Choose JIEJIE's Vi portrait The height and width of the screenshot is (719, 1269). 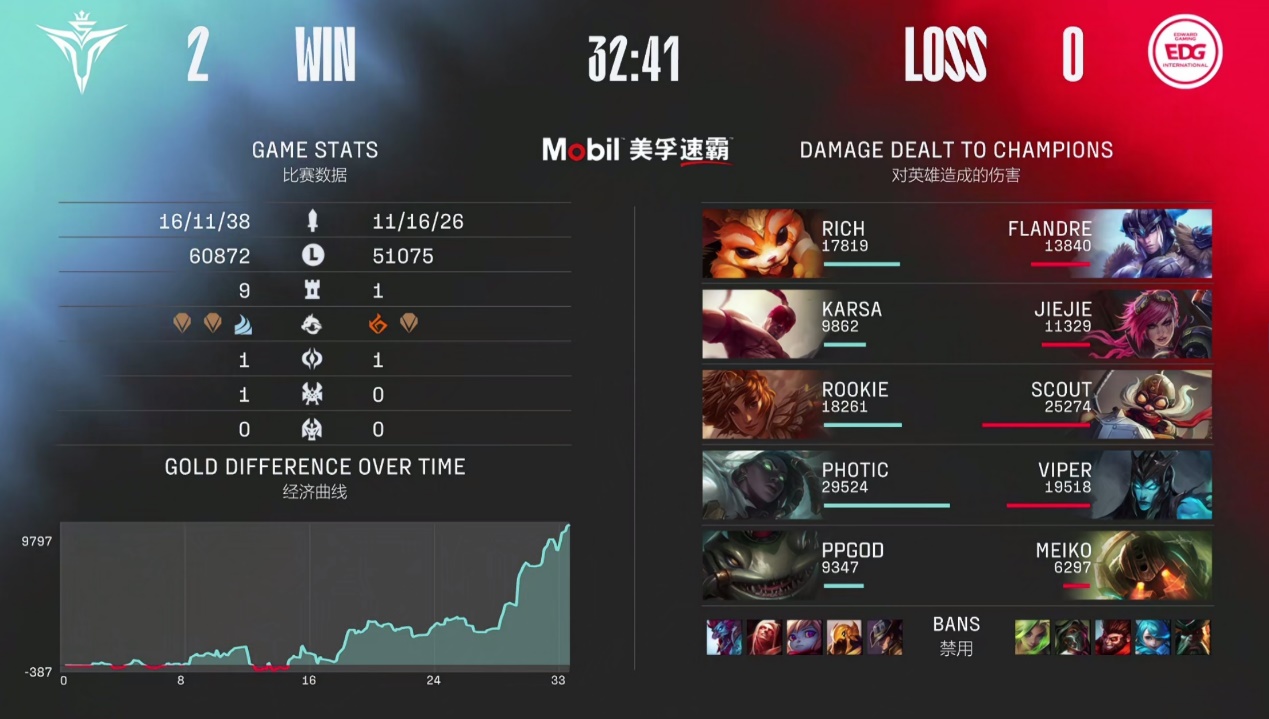pos(1152,323)
